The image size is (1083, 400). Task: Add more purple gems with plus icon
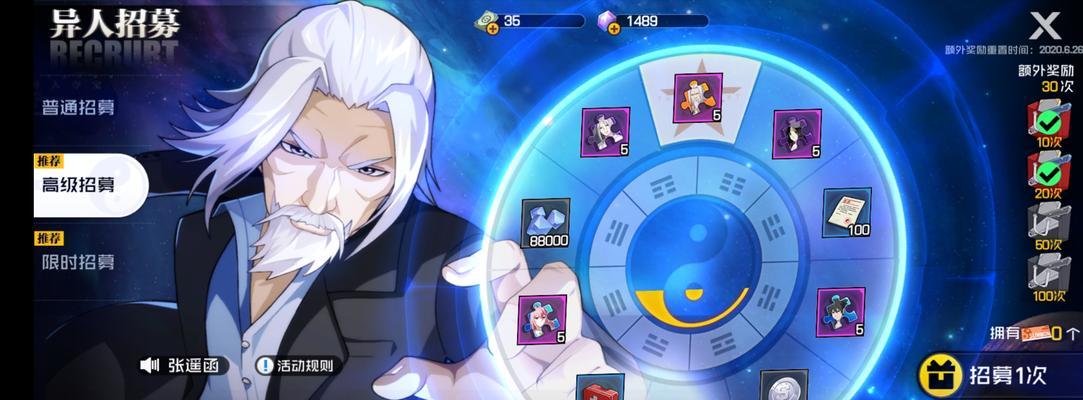tap(613, 27)
